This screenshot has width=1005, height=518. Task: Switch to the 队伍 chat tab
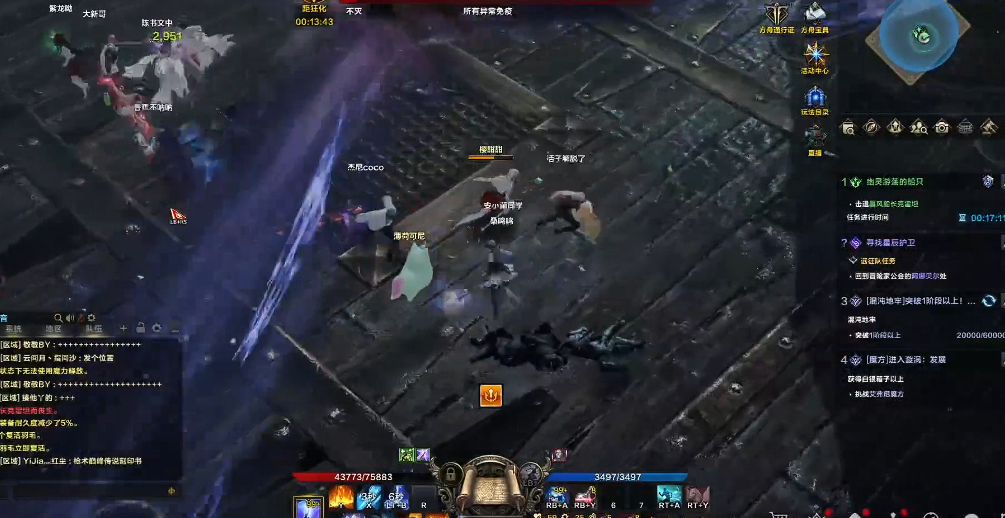(92, 328)
